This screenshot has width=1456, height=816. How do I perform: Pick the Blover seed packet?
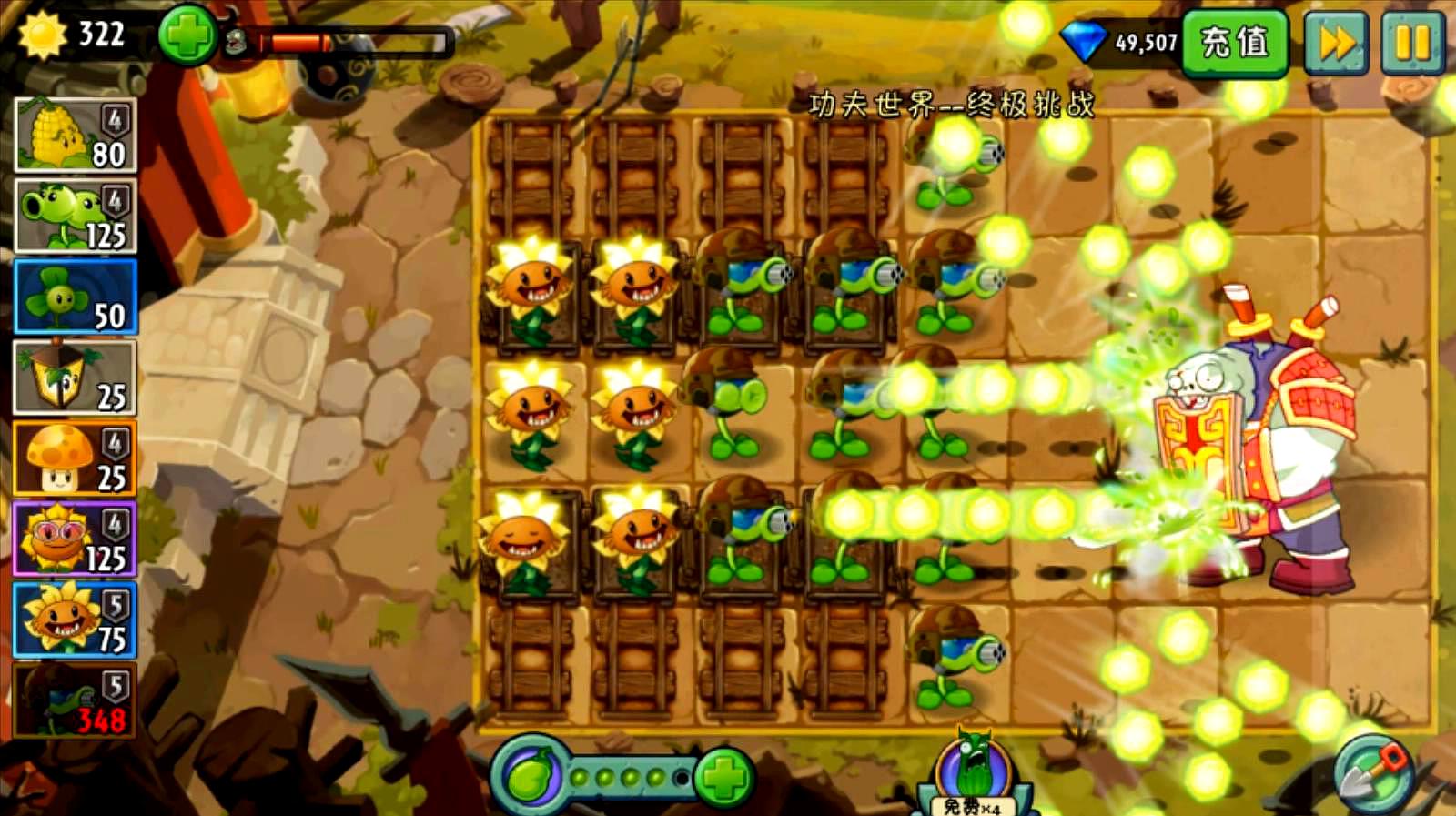(76, 297)
